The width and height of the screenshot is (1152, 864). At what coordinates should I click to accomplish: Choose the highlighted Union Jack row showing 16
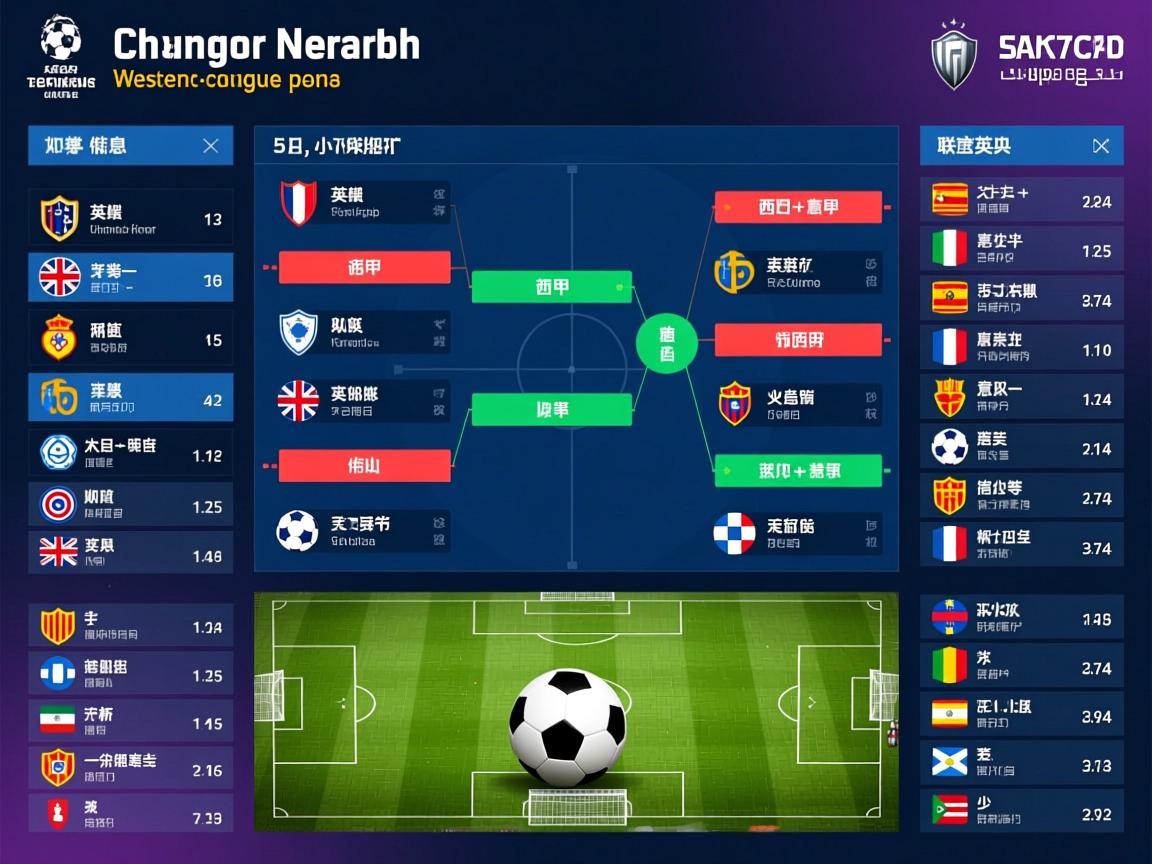[x=131, y=277]
